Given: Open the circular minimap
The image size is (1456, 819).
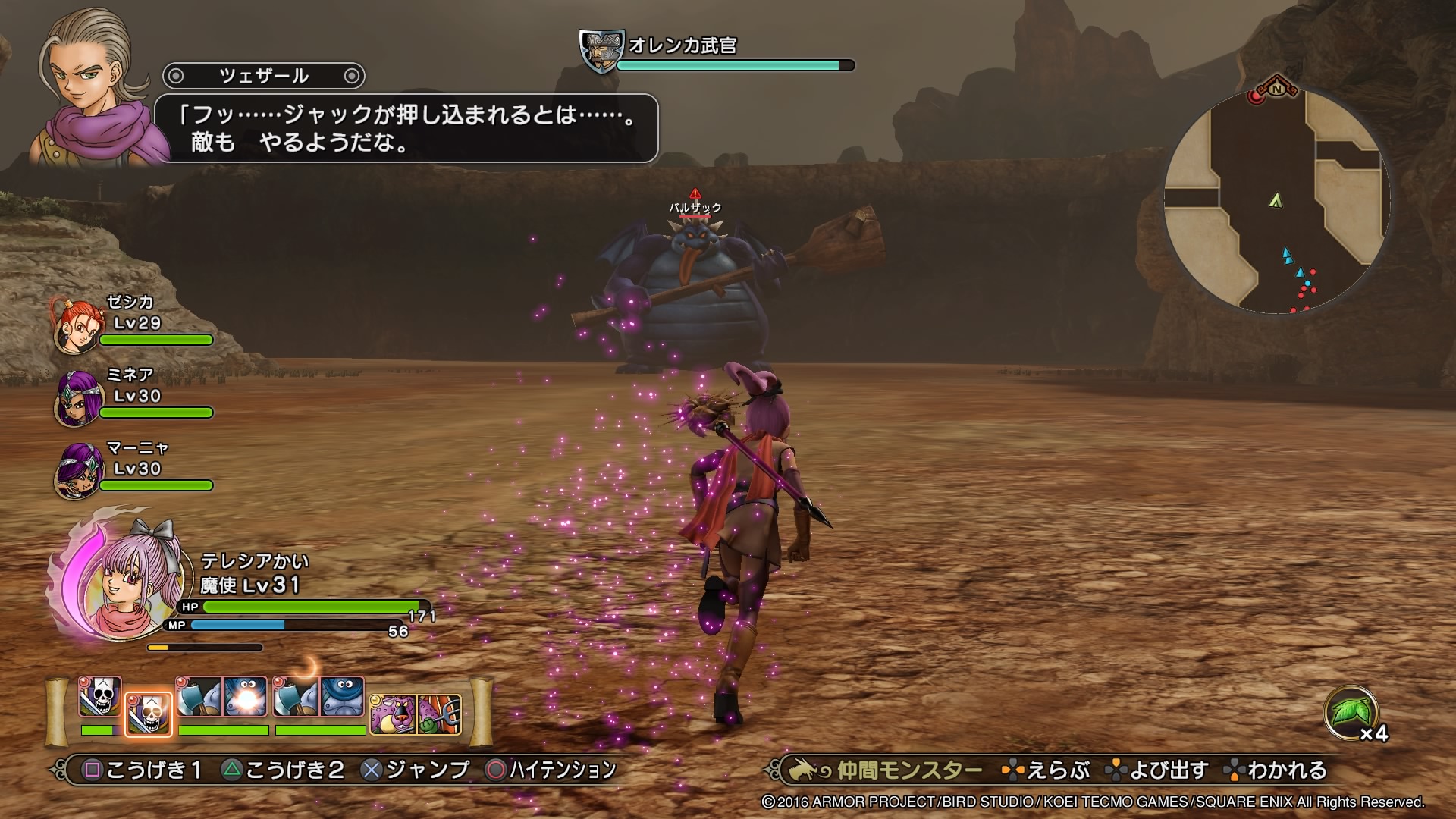Looking at the screenshot, I should [1277, 200].
